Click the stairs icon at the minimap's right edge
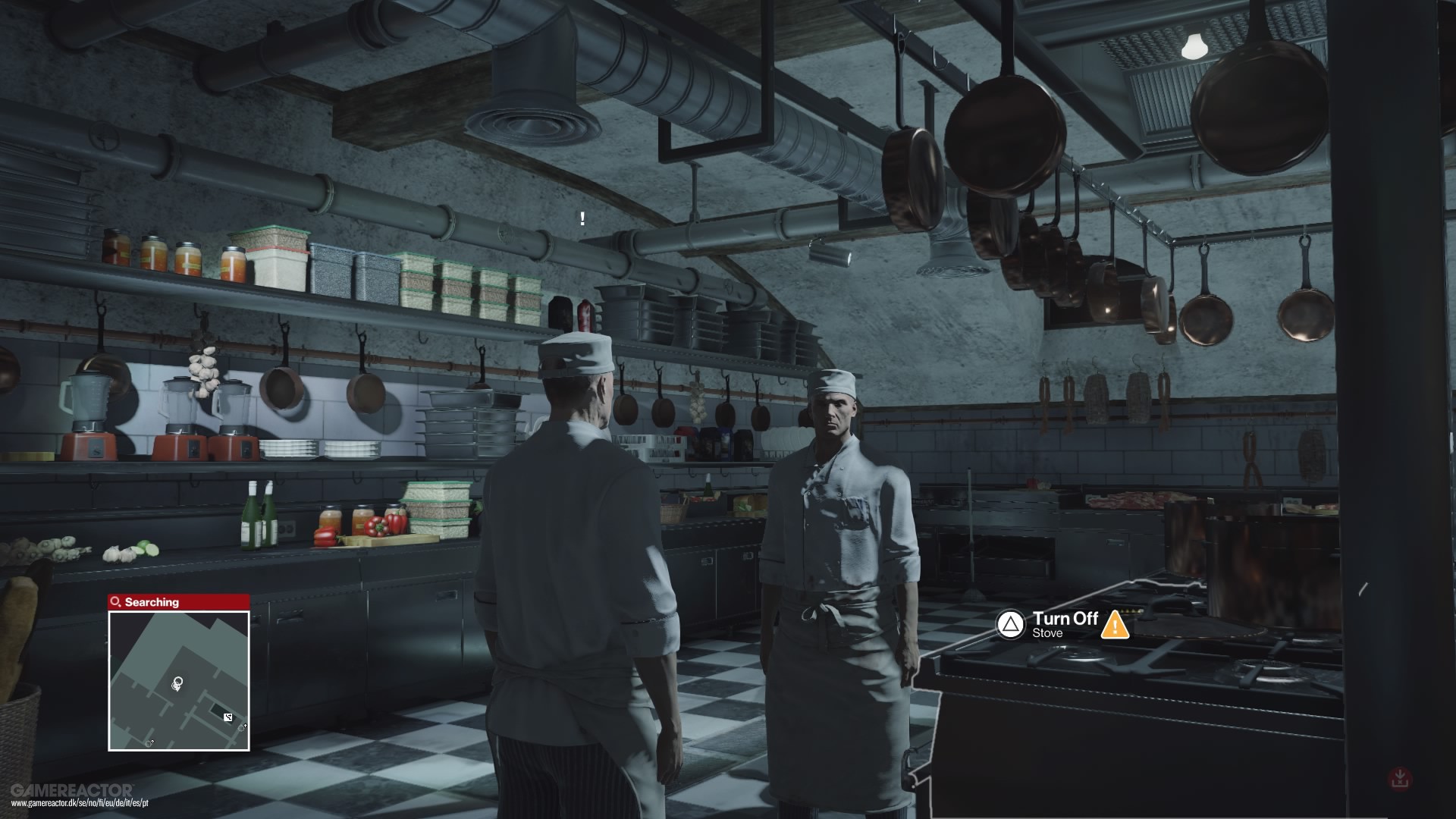Image resolution: width=1456 pixels, height=819 pixels. click(x=242, y=728)
